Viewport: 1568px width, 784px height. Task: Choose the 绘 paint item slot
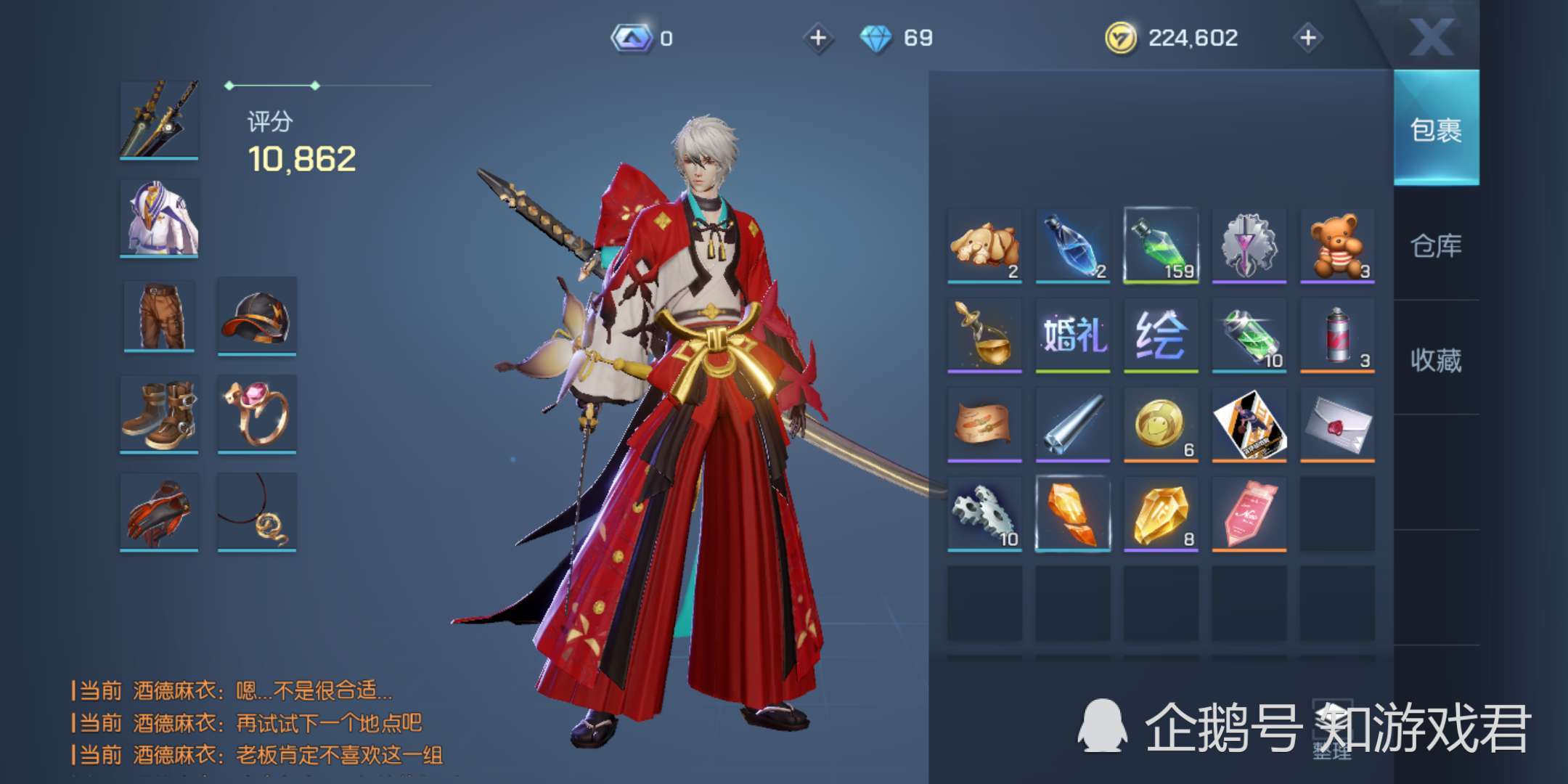click(1161, 335)
